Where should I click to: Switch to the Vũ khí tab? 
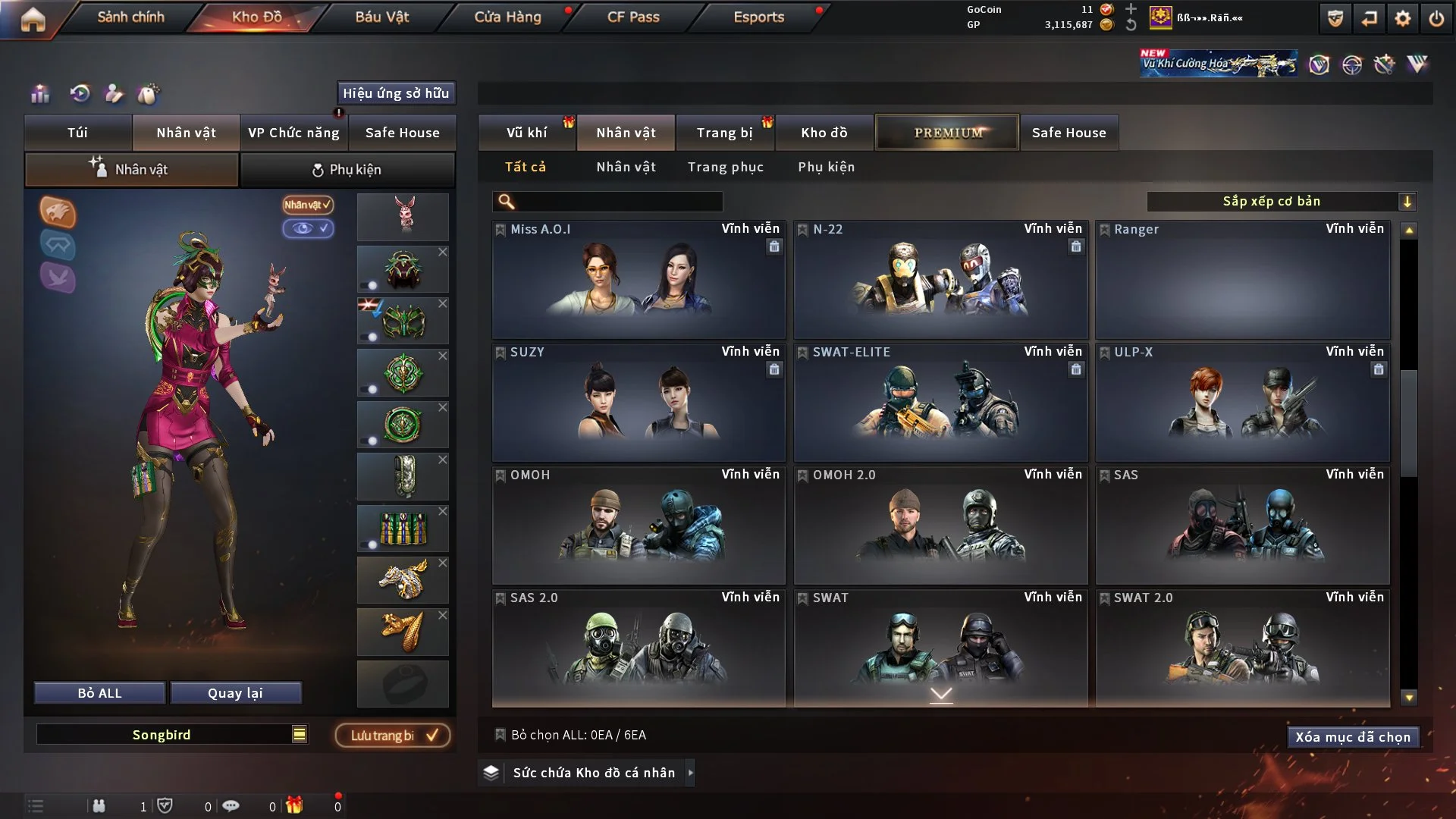[526, 133]
